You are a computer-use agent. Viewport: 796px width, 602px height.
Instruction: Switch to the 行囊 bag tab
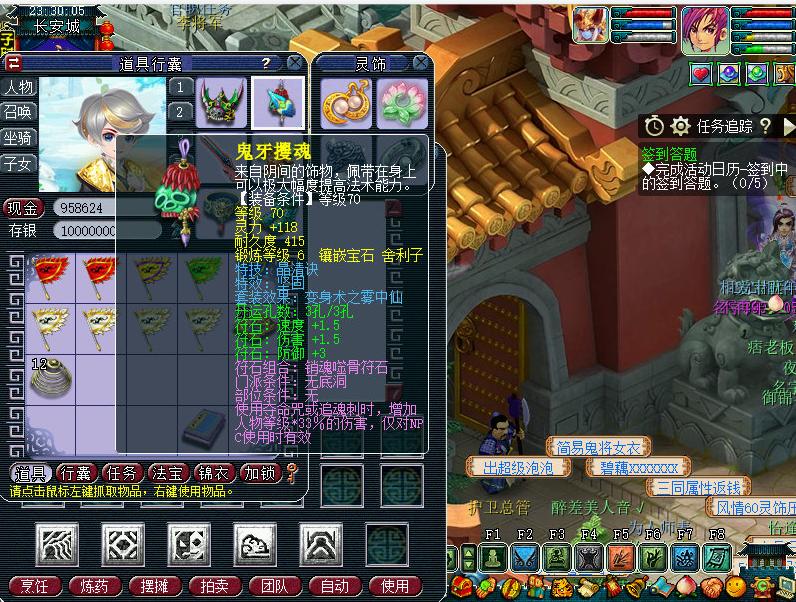[78, 473]
